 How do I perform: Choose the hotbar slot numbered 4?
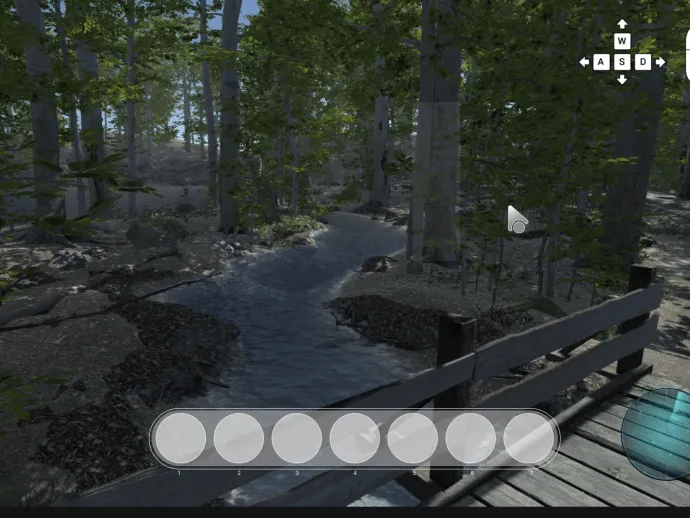point(355,438)
